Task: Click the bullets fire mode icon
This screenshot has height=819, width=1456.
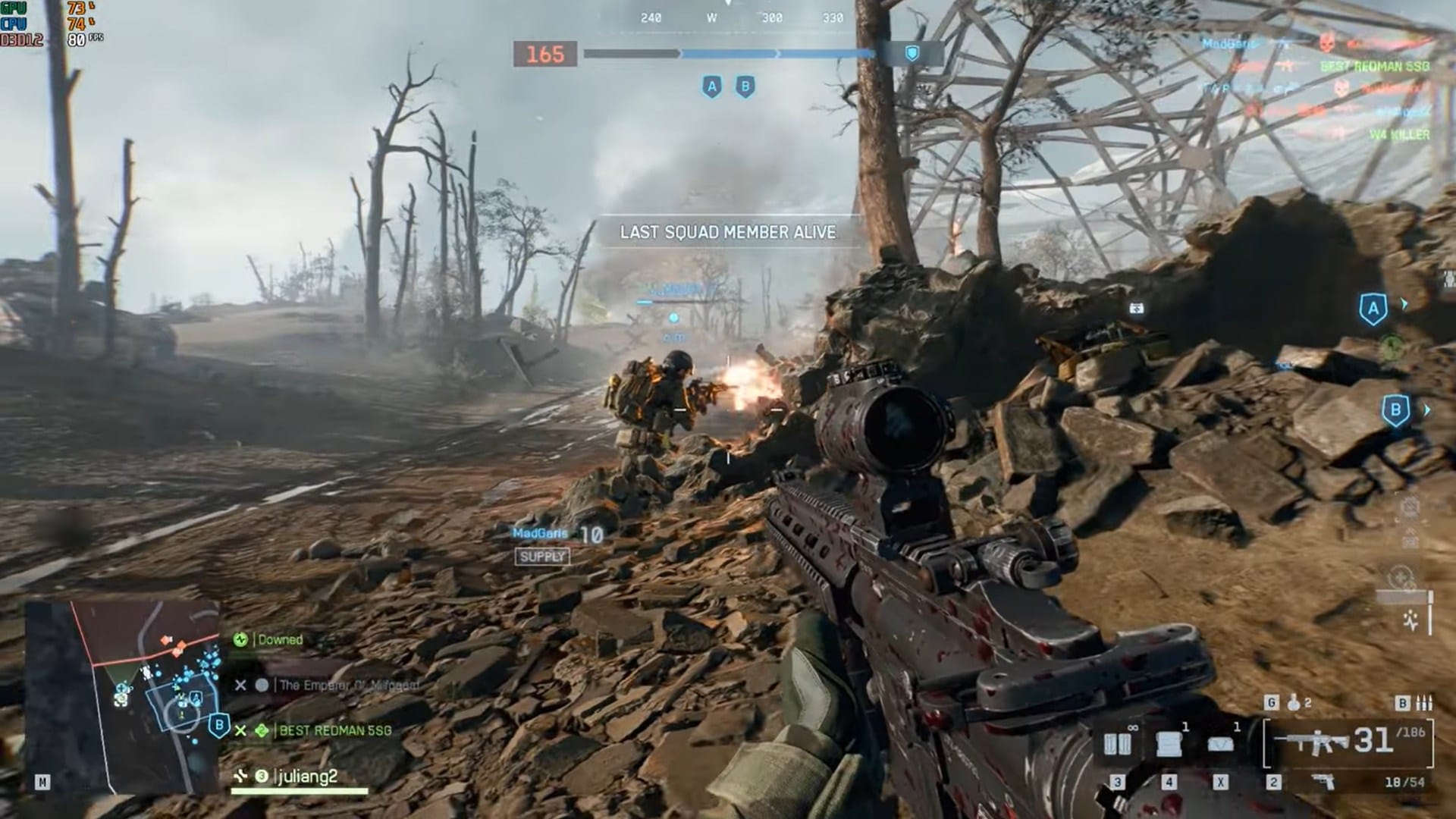Action: click(x=1423, y=704)
